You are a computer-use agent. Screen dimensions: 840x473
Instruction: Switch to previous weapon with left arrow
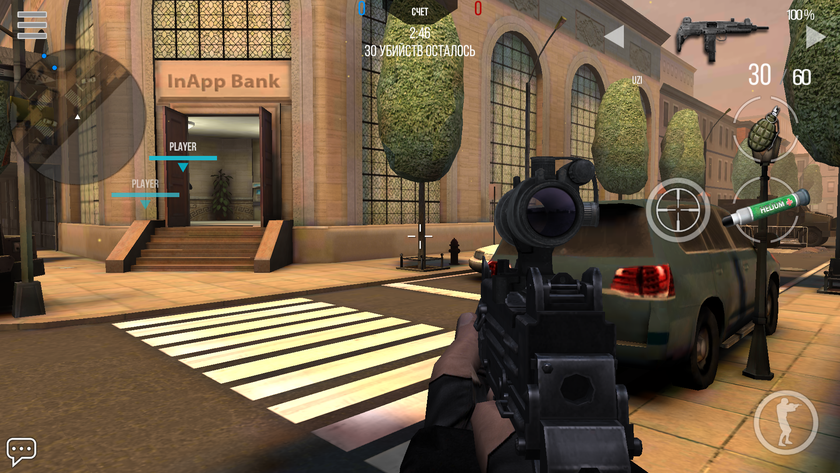[x=614, y=37]
